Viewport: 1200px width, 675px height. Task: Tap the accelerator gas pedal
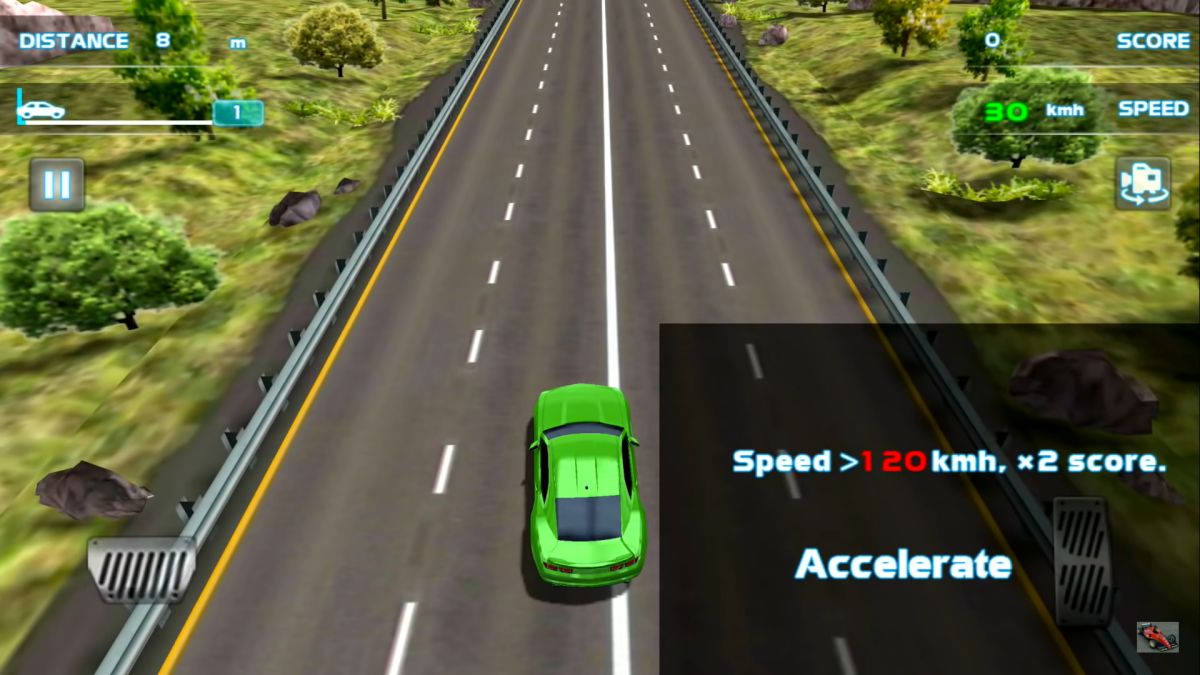(1083, 561)
